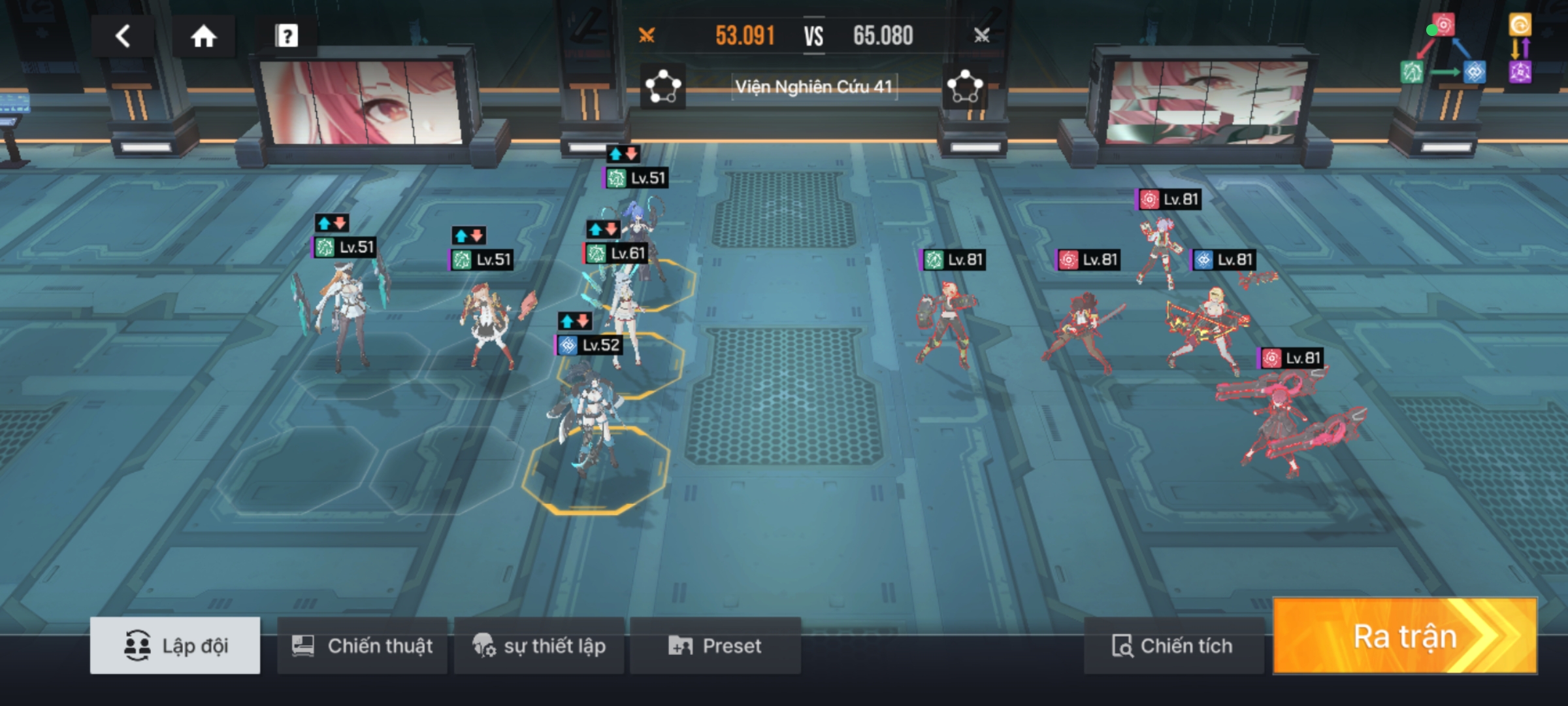Select the Lv.52 blue-type unit
The height and width of the screenshot is (706, 1568).
pos(588,412)
